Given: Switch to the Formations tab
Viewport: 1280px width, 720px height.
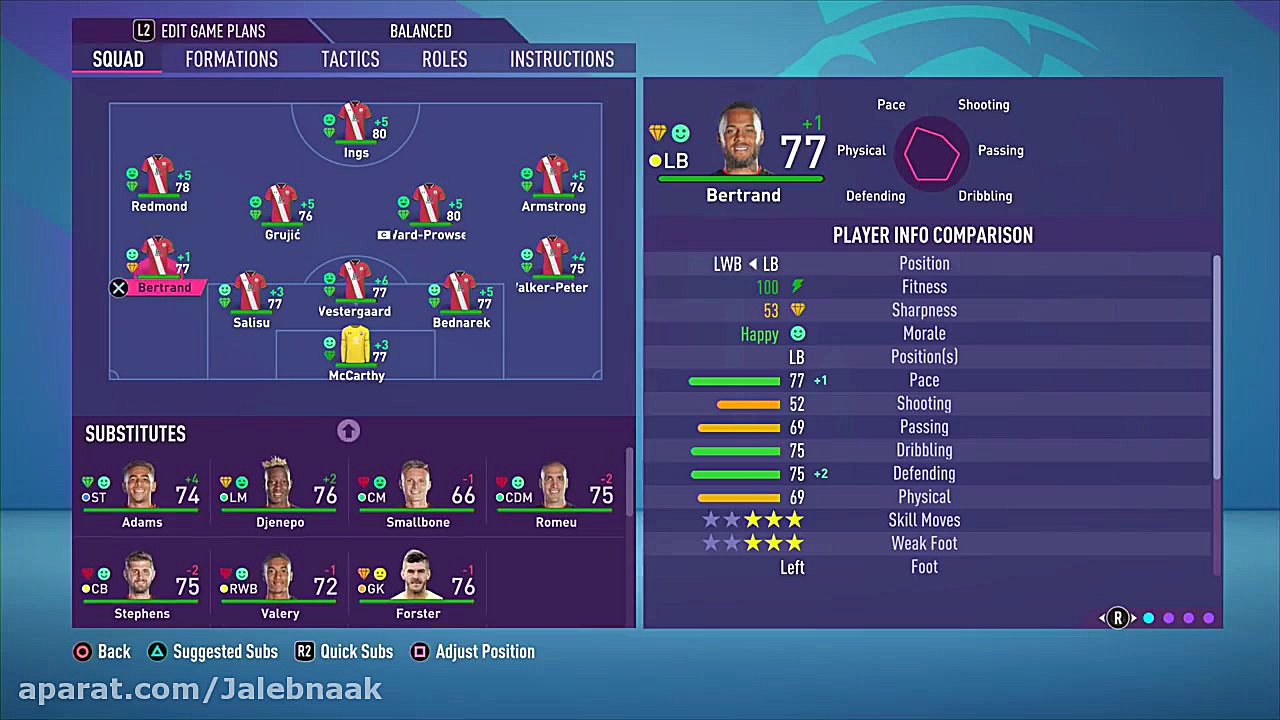Looking at the screenshot, I should point(231,59).
